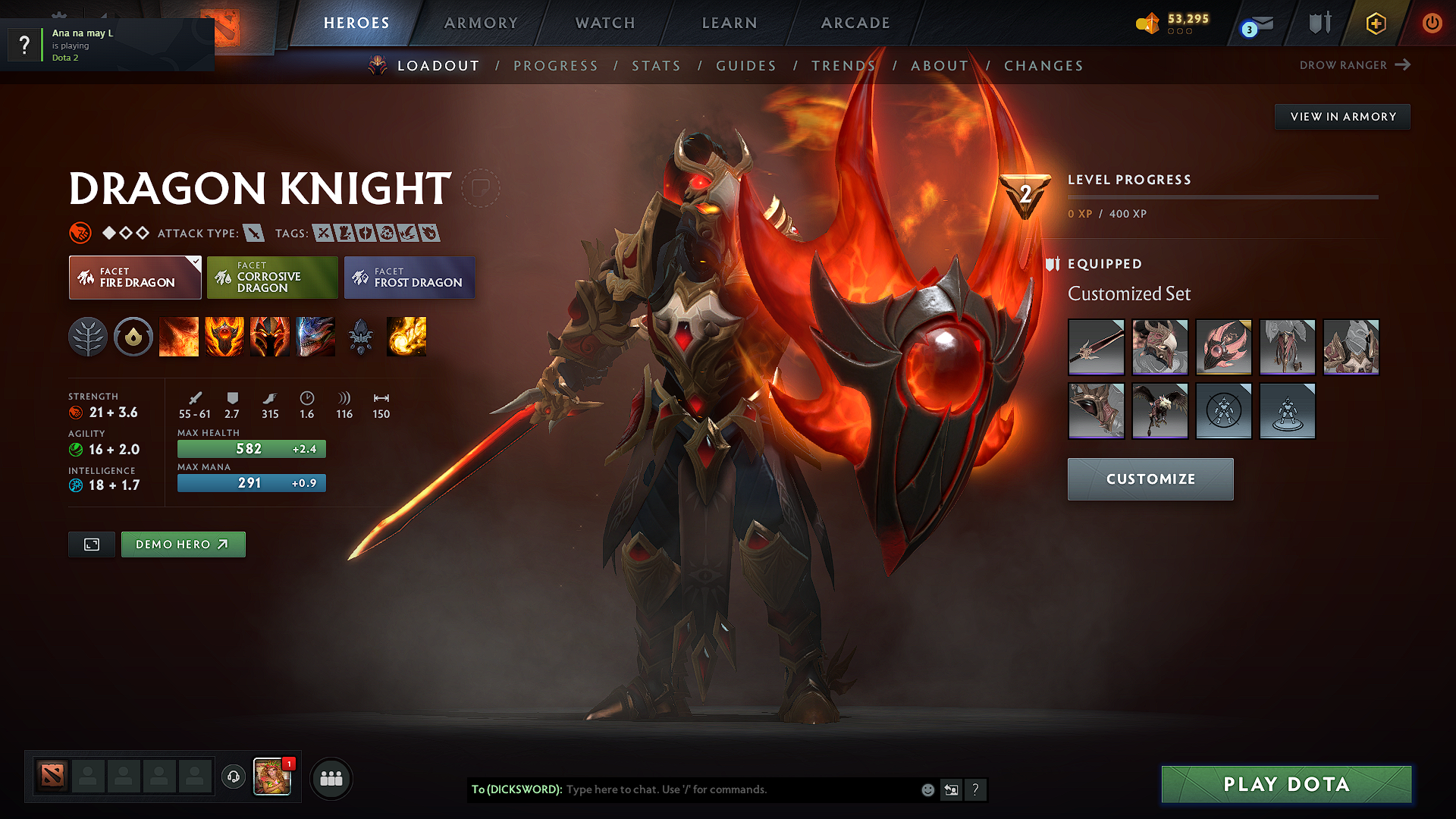Click the Fireball ability icon
Image resolution: width=1456 pixels, height=819 pixels.
coord(406,337)
